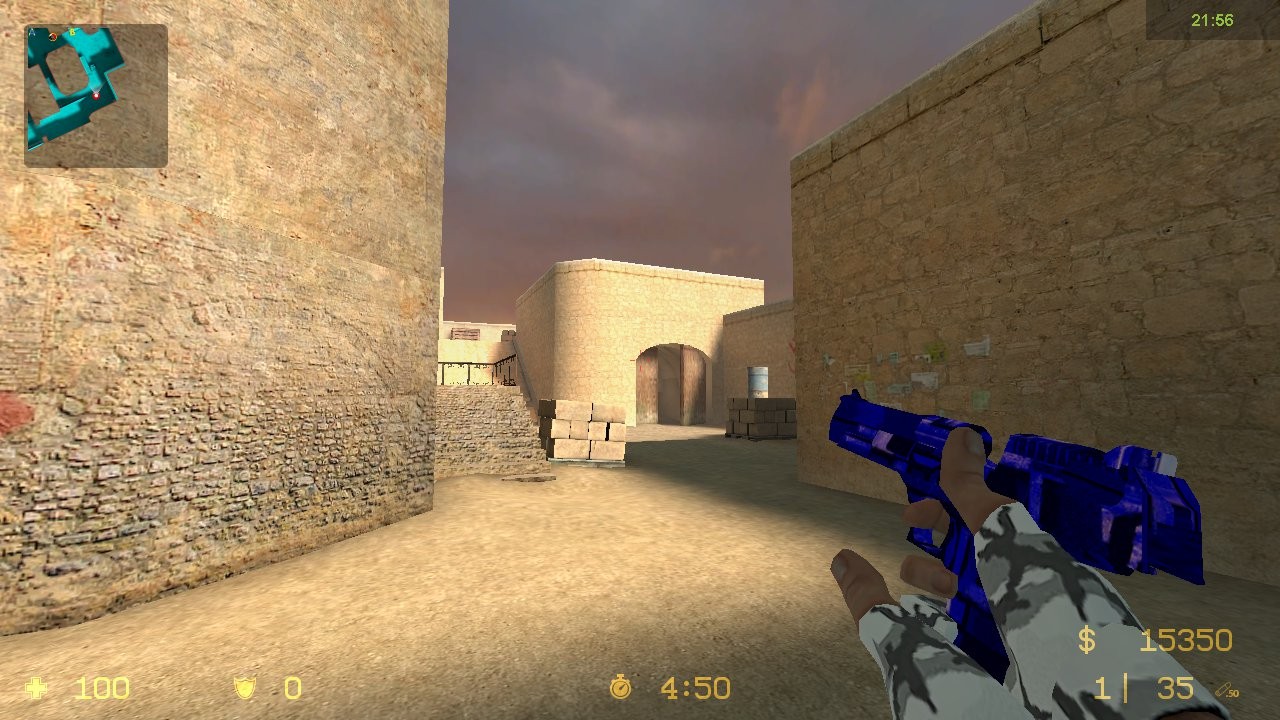
Task: Click the bomb icon on the radar
Action: pos(52,37)
